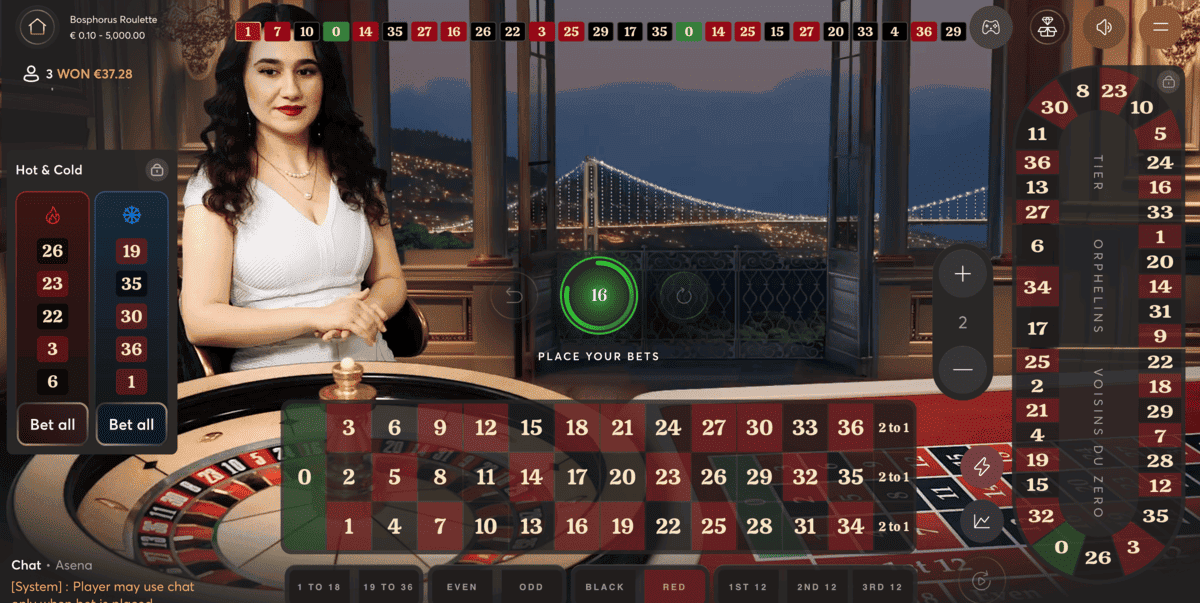Go to the home lobby

(x=38, y=27)
